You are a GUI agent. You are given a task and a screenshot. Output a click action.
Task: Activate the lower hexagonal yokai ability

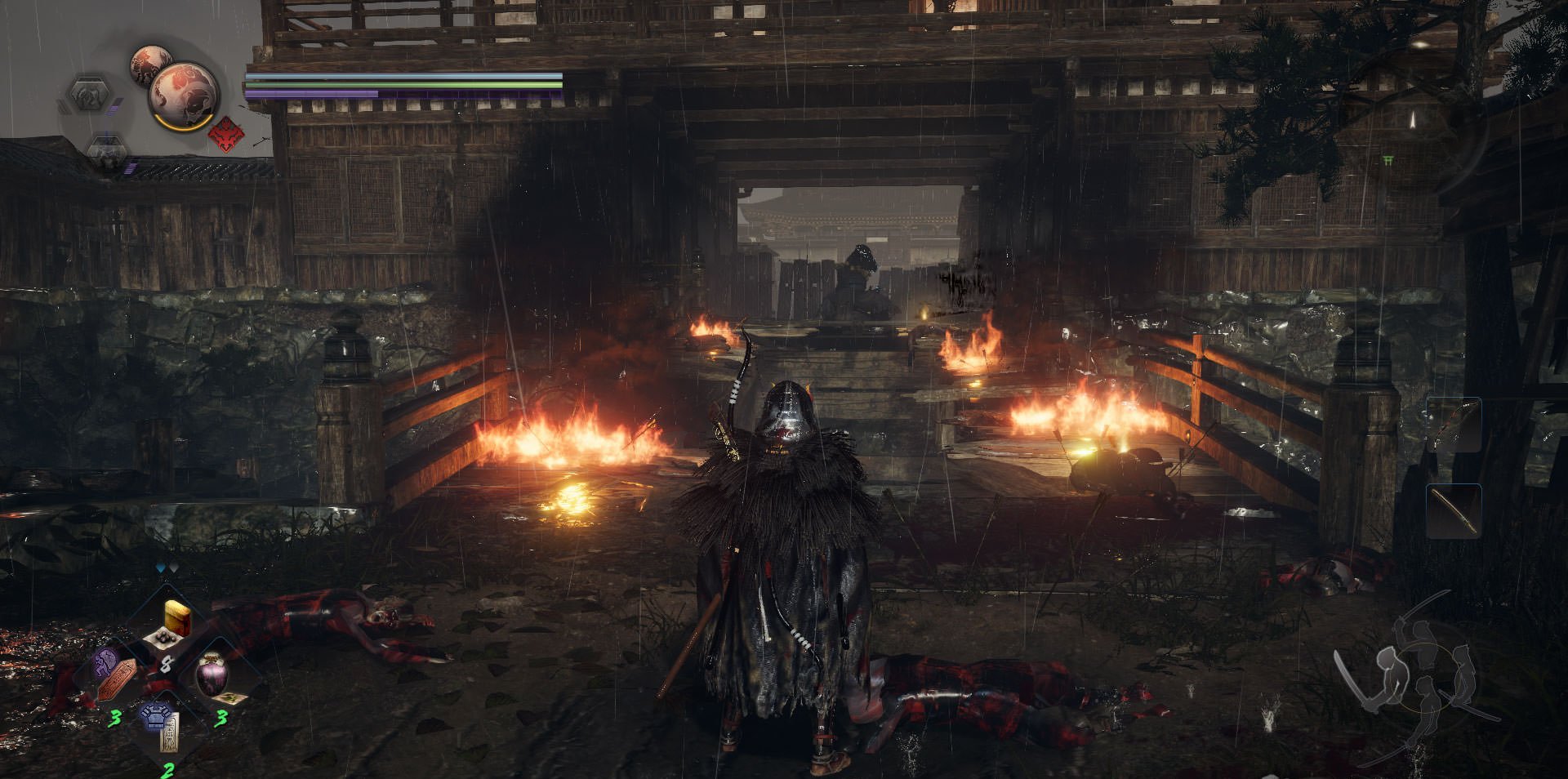coord(105,150)
